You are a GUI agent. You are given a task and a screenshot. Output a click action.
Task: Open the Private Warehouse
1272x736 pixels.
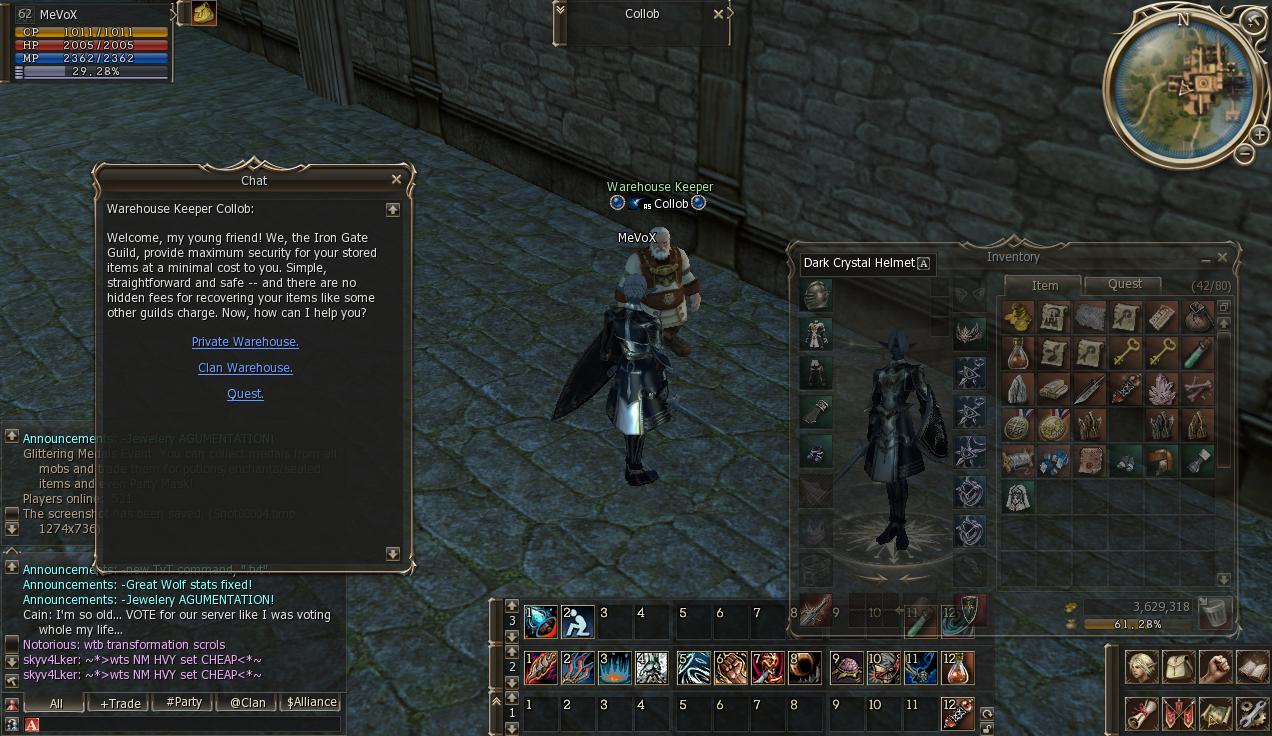(x=245, y=342)
